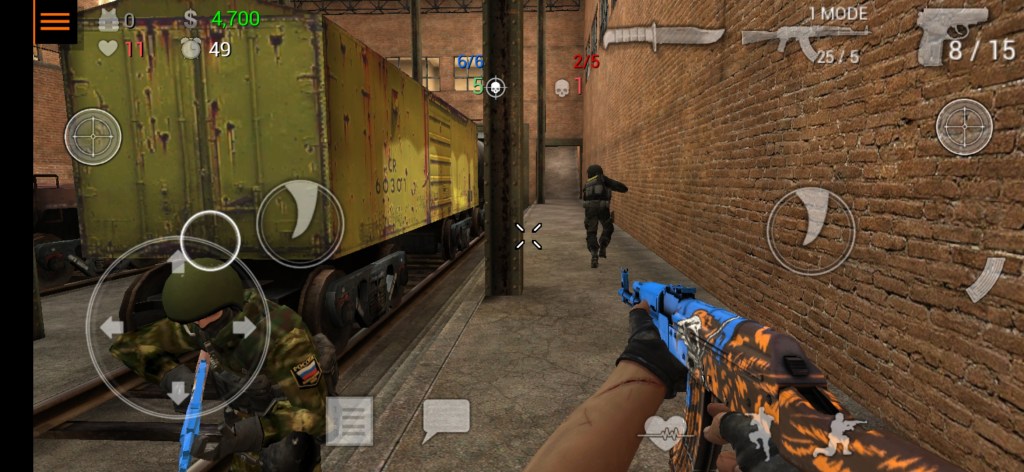
Task: Switch to the knife weapon
Action: tap(662, 36)
